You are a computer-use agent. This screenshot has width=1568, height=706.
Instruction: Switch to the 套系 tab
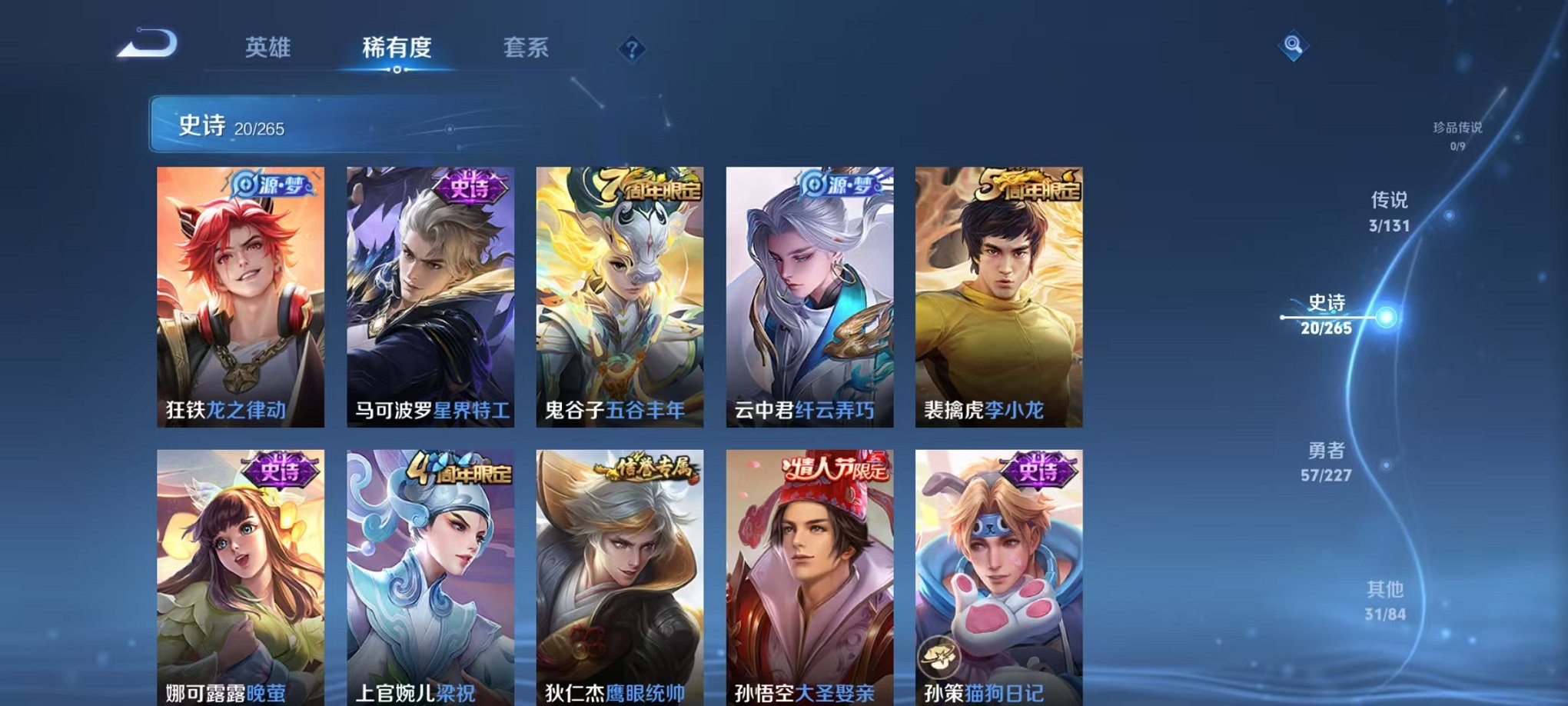pyautogui.click(x=527, y=48)
